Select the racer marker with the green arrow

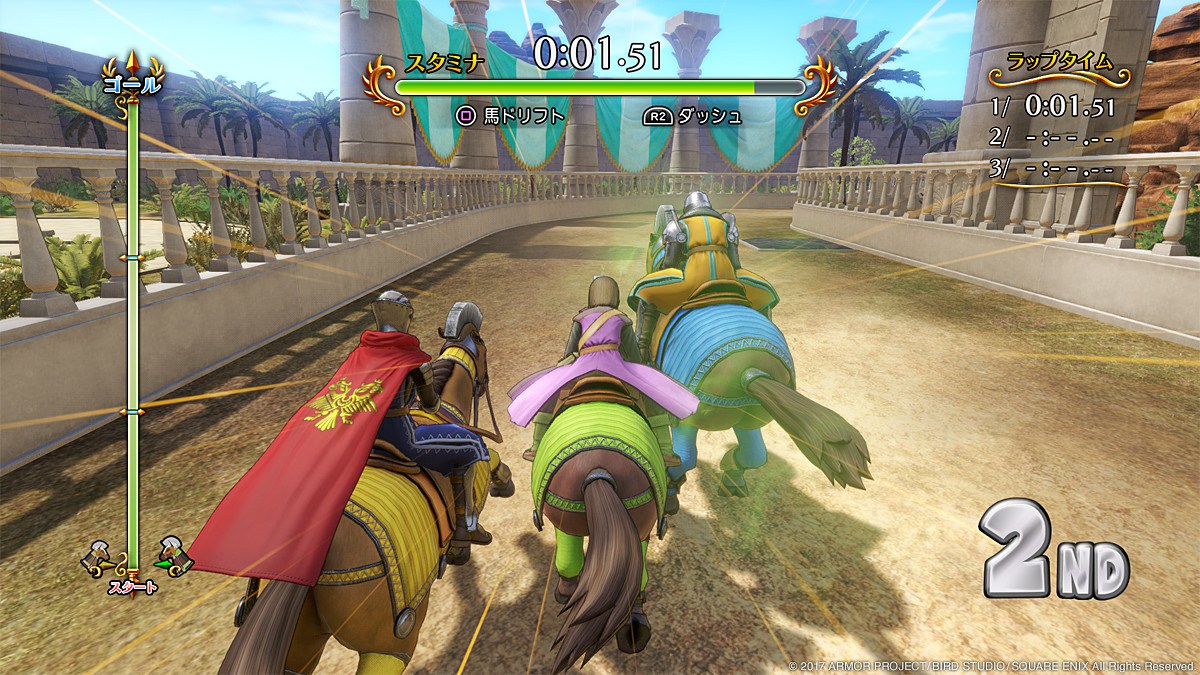click(174, 558)
